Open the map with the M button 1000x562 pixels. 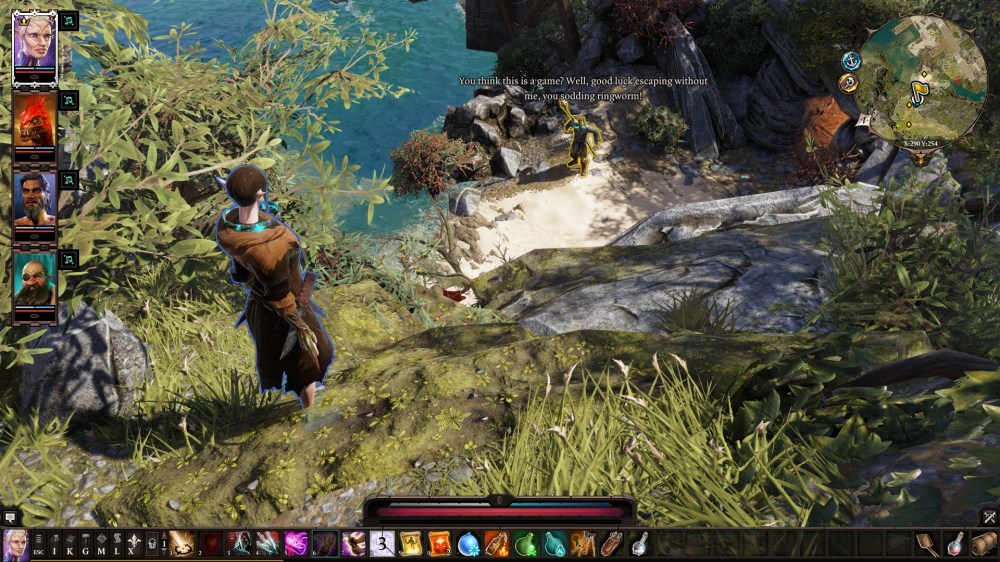pos(101,544)
